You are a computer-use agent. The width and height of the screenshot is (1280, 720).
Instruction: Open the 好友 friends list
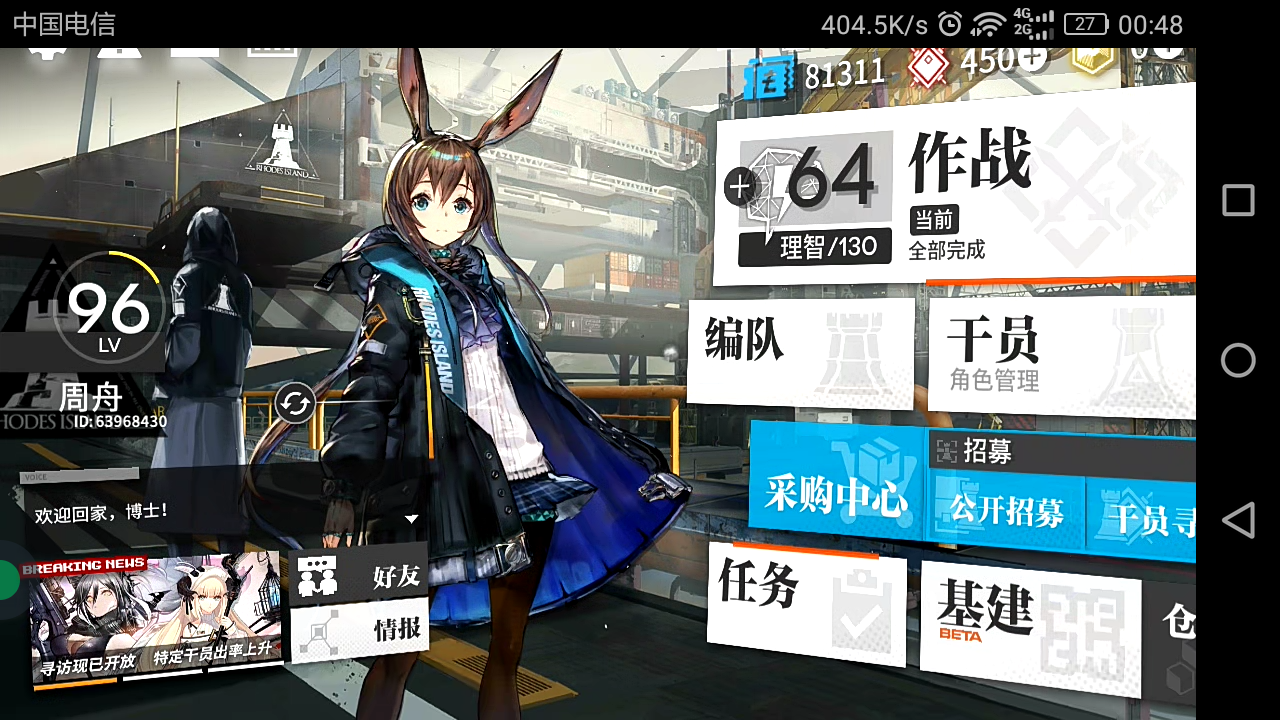coord(358,575)
